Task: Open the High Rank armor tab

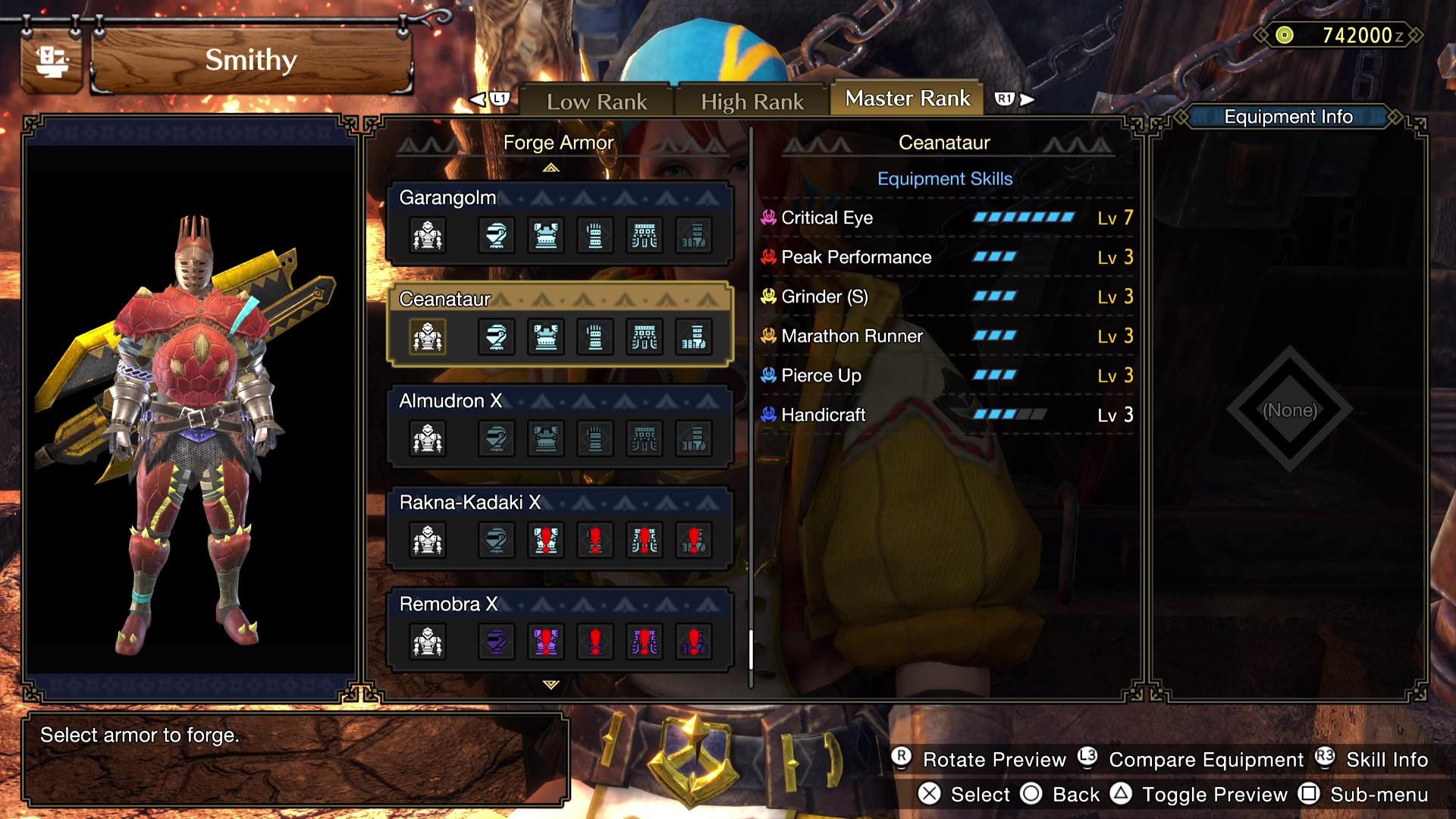Action: click(752, 102)
